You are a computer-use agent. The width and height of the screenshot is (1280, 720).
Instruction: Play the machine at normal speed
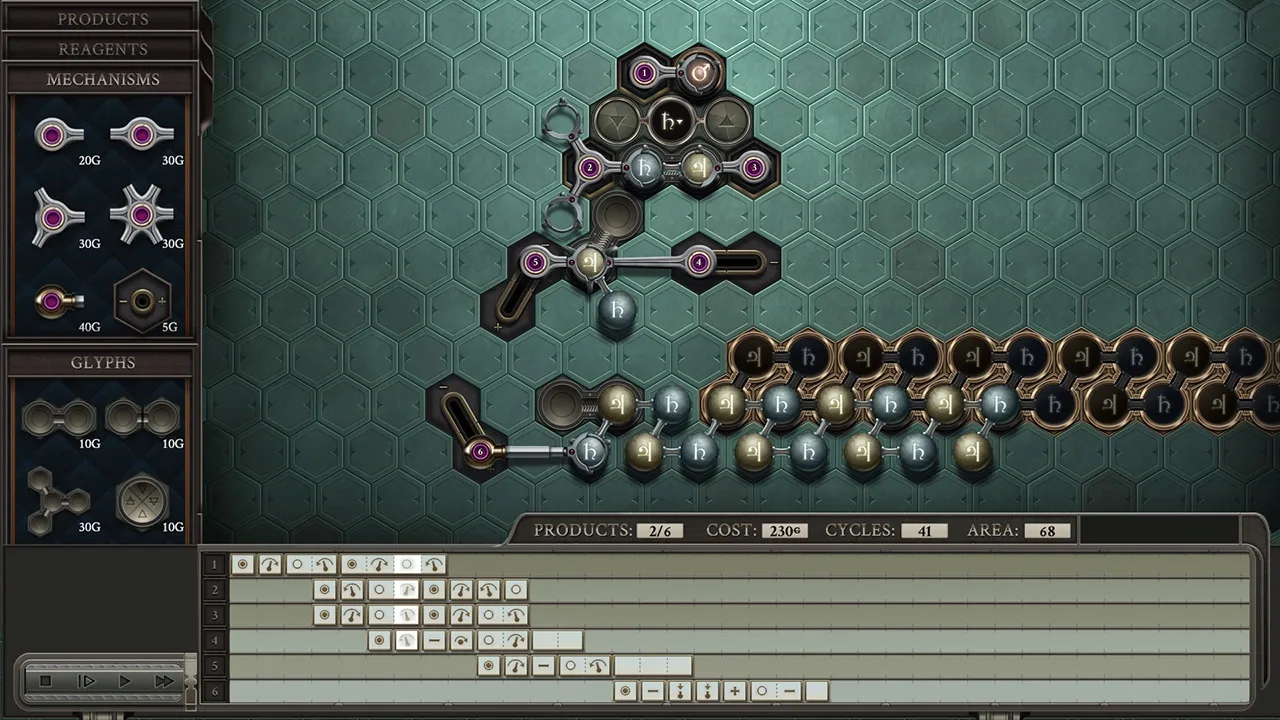click(125, 681)
